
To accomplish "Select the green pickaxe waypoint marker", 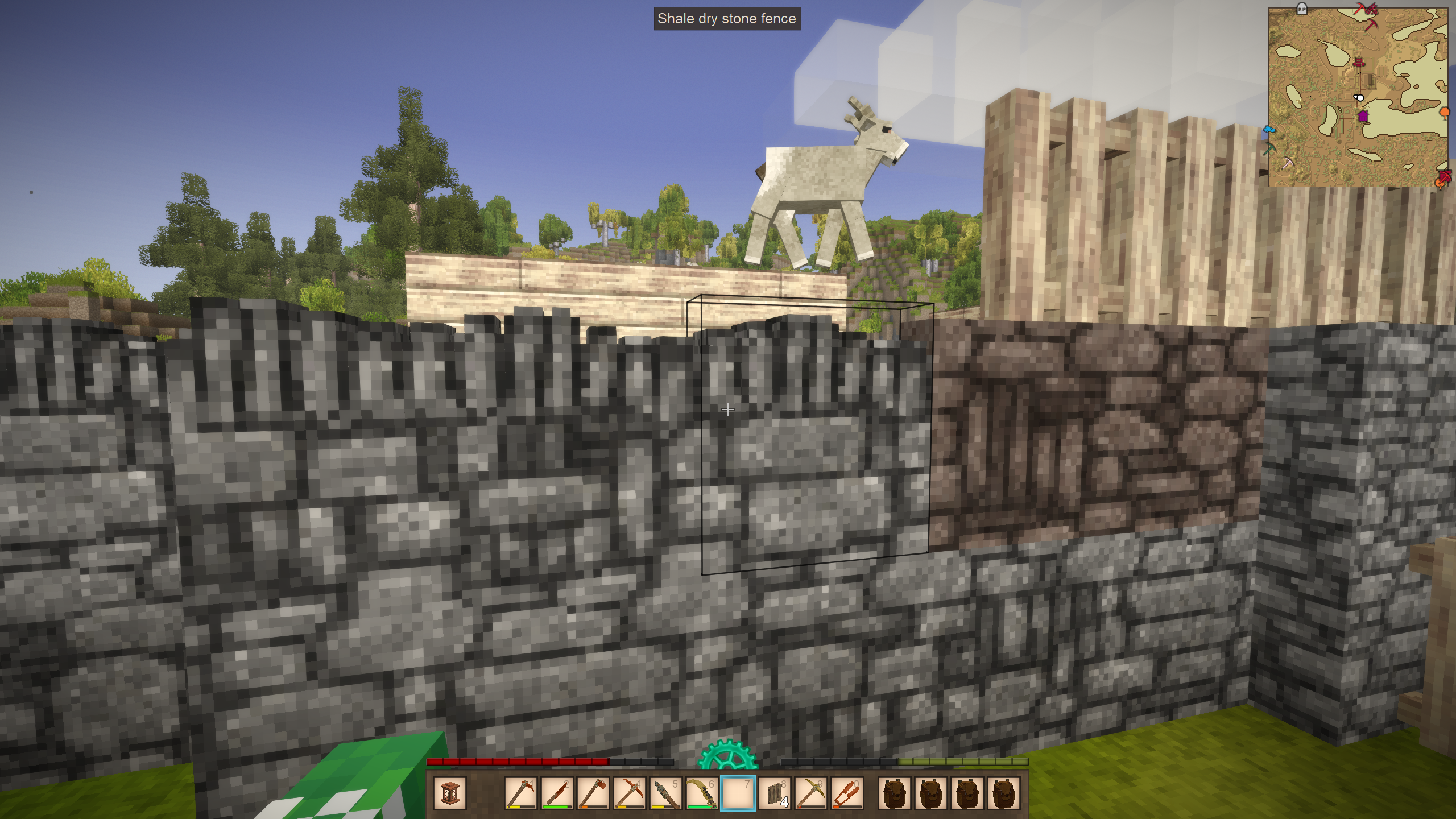I will pyautogui.click(x=1269, y=149).
